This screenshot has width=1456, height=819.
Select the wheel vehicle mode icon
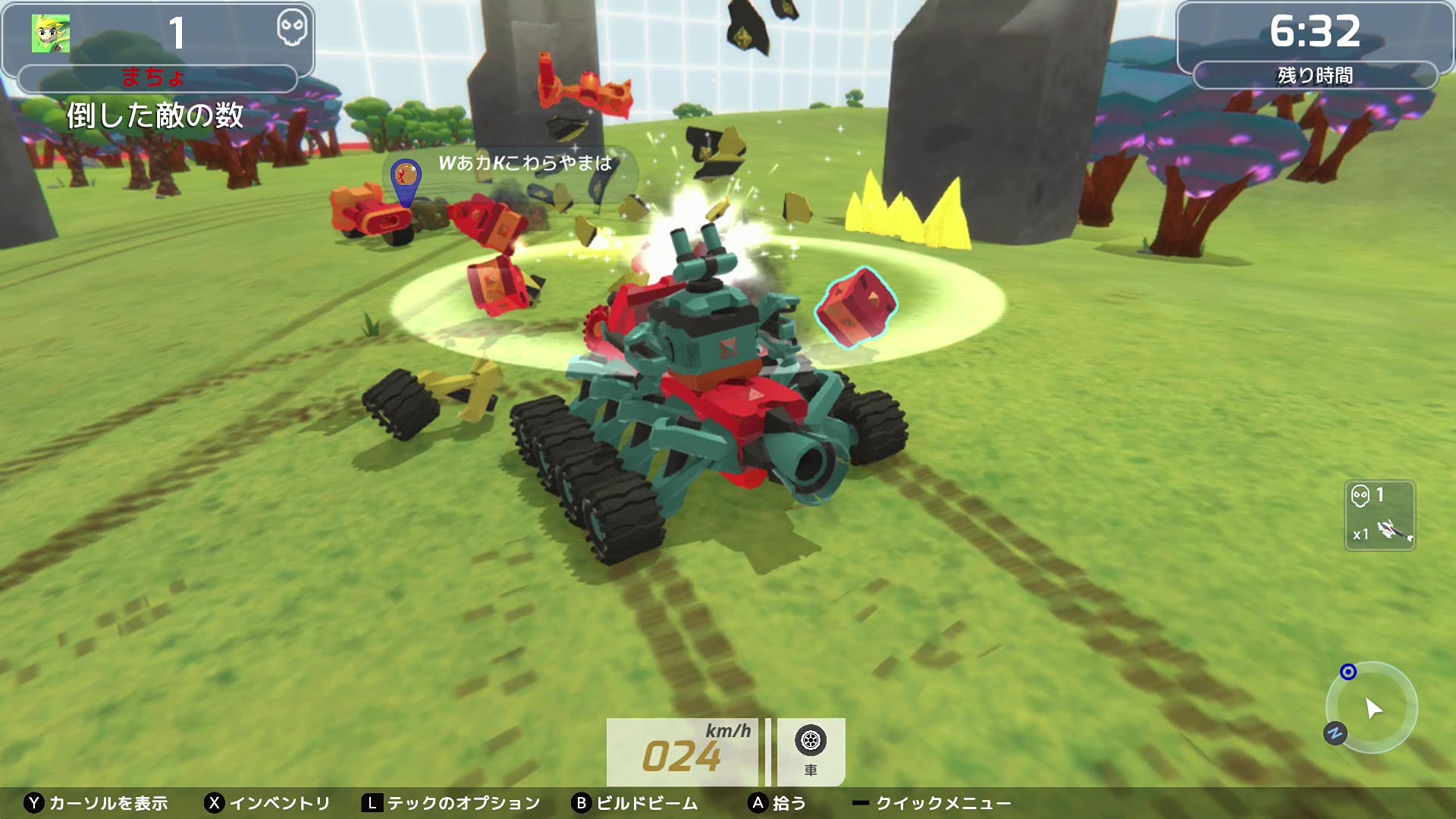pyautogui.click(x=810, y=741)
